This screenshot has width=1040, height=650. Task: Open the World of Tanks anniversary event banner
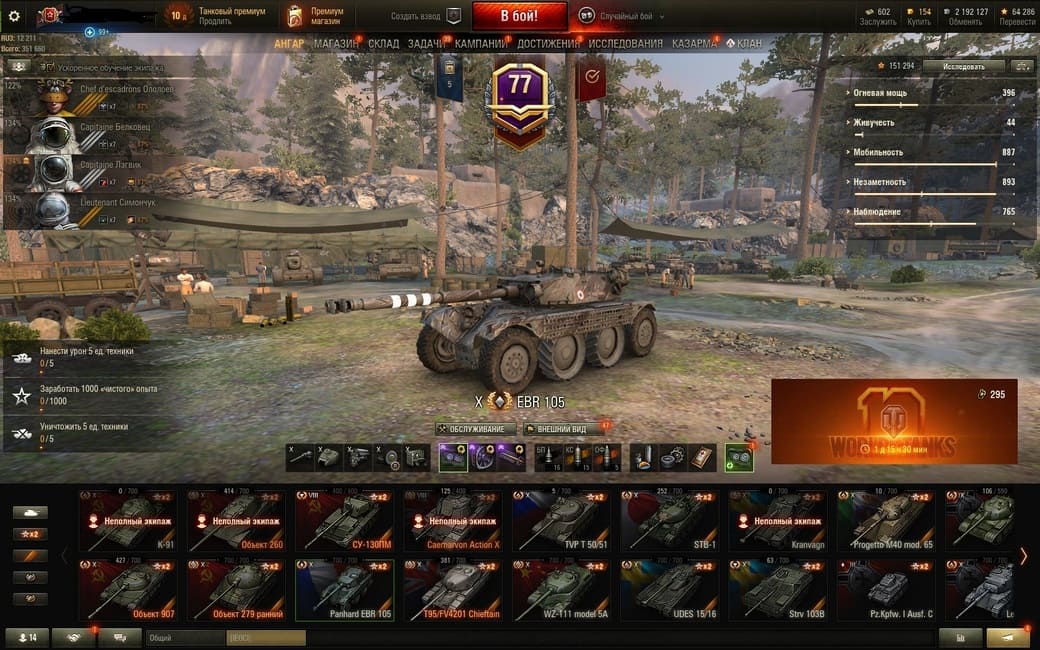(x=894, y=421)
